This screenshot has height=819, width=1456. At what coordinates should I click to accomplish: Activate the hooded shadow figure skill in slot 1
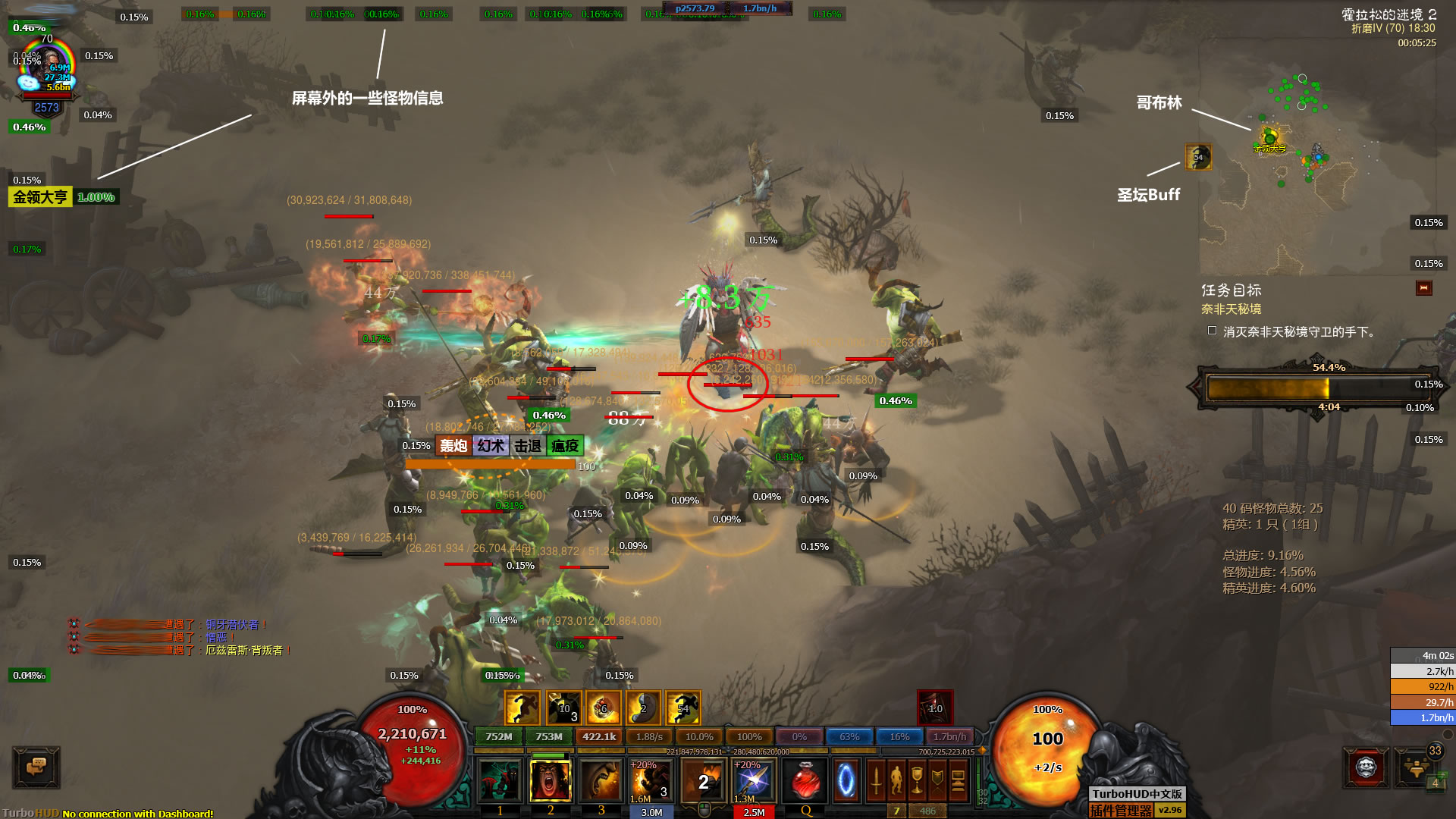500,781
